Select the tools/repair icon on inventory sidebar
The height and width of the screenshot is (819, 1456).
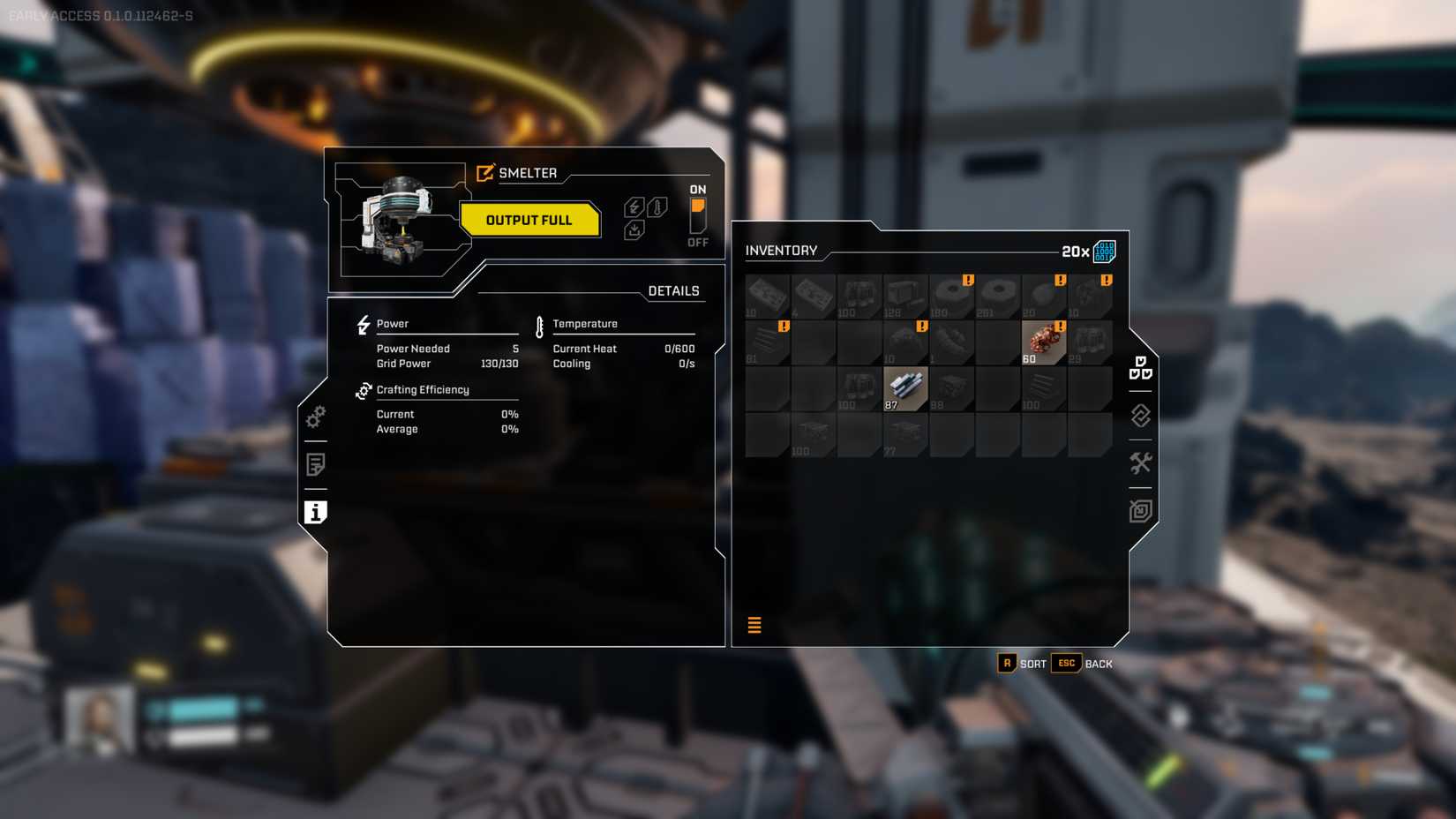tap(1140, 462)
